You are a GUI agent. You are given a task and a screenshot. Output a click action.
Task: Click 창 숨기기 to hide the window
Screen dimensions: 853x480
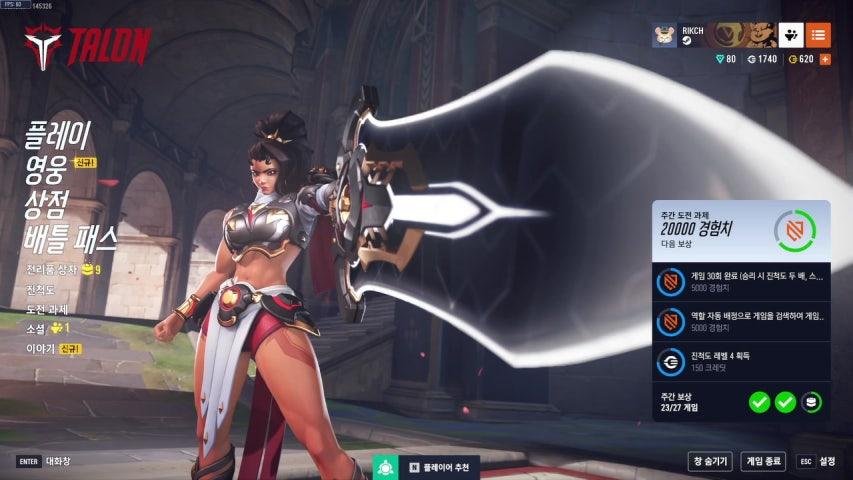coord(710,461)
